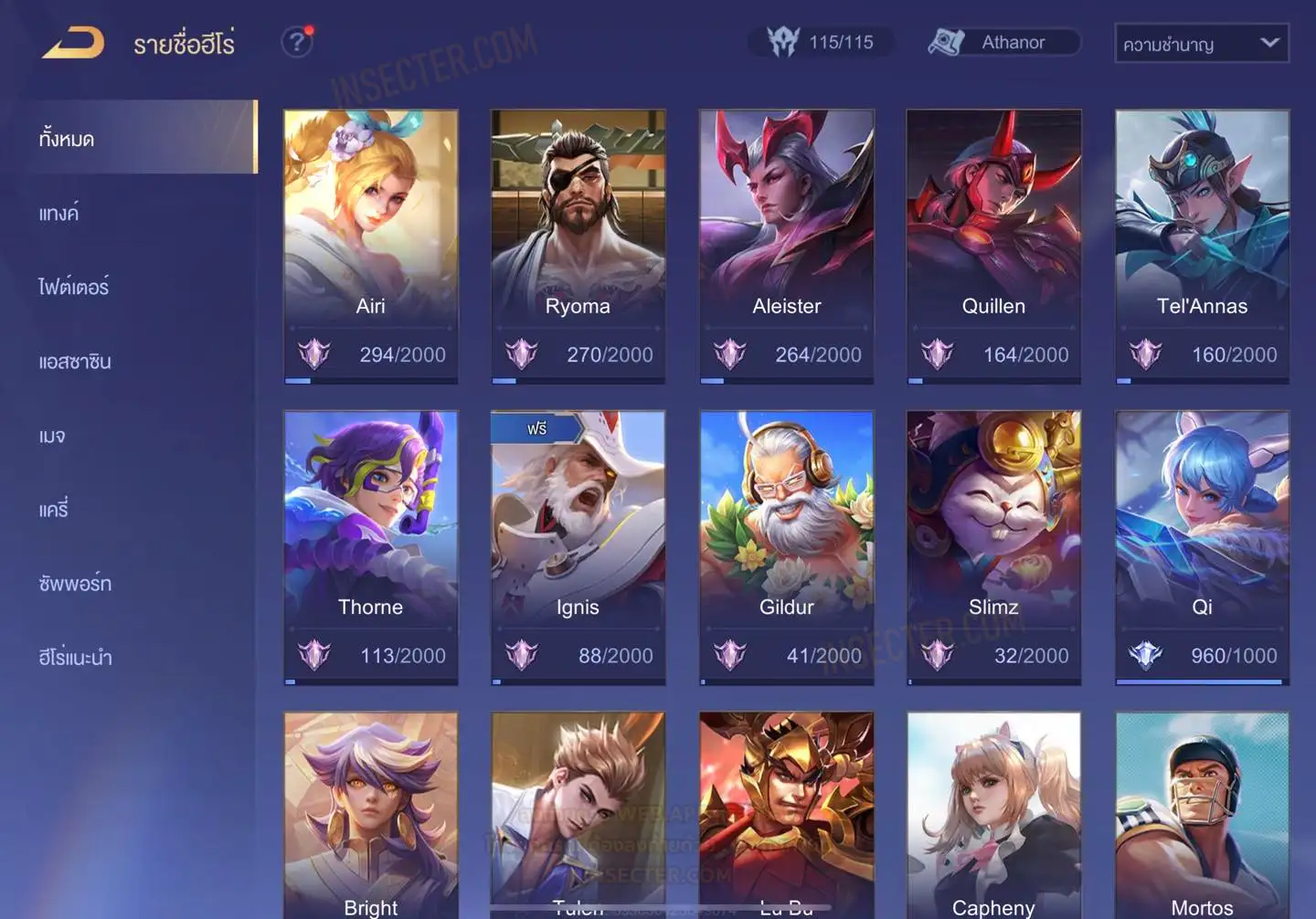The width and height of the screenshot is (1316, 919).
Task: View the ฮีโร่แนะนำ recommended heroes tab
Action: [x=75, y=658]
